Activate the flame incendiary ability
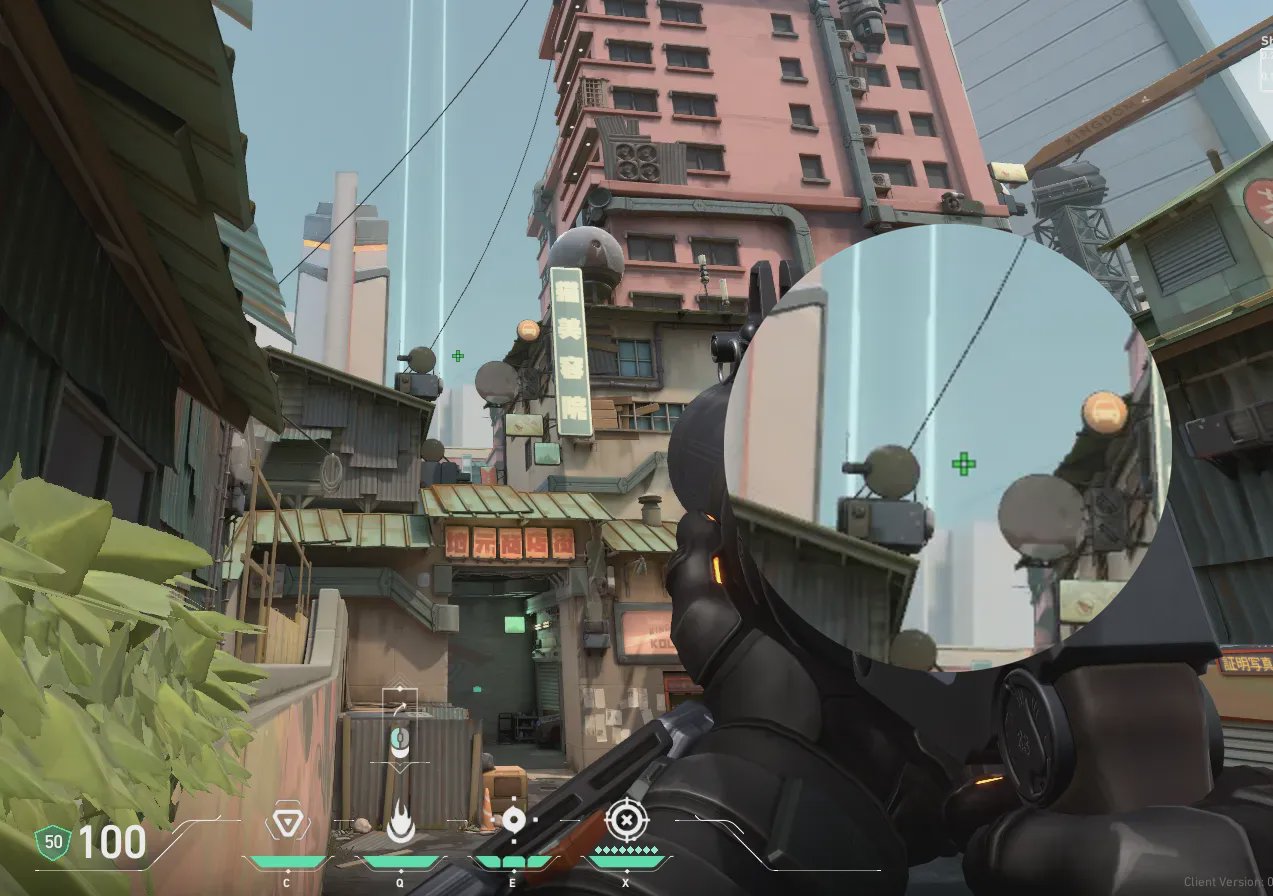This screenshot has height=896, width=1273. [400, 824]
